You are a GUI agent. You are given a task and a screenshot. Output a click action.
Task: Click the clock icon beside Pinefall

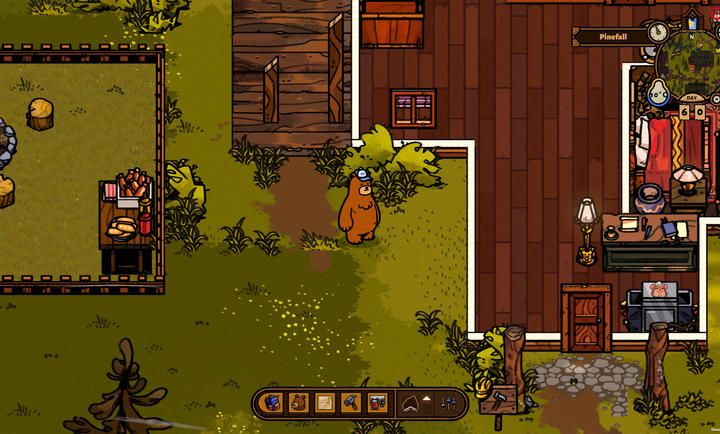tap(657, 33)
